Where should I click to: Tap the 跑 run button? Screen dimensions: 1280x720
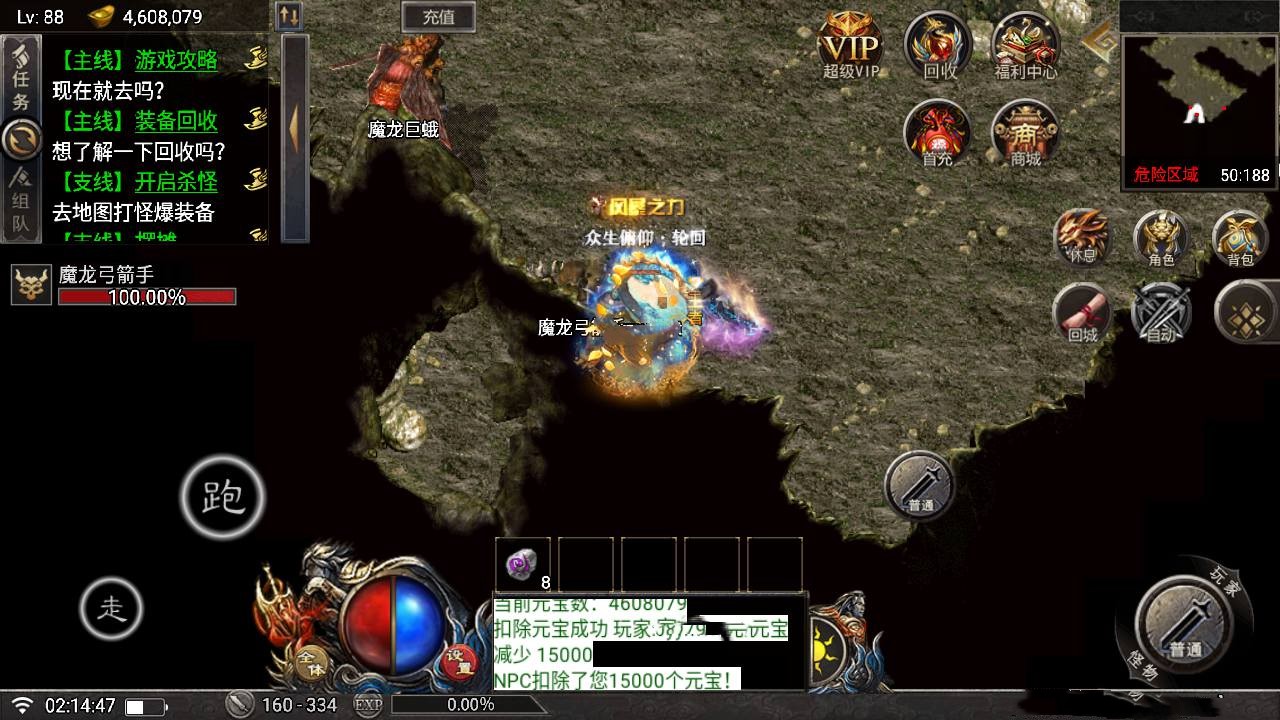coord(222,497)
